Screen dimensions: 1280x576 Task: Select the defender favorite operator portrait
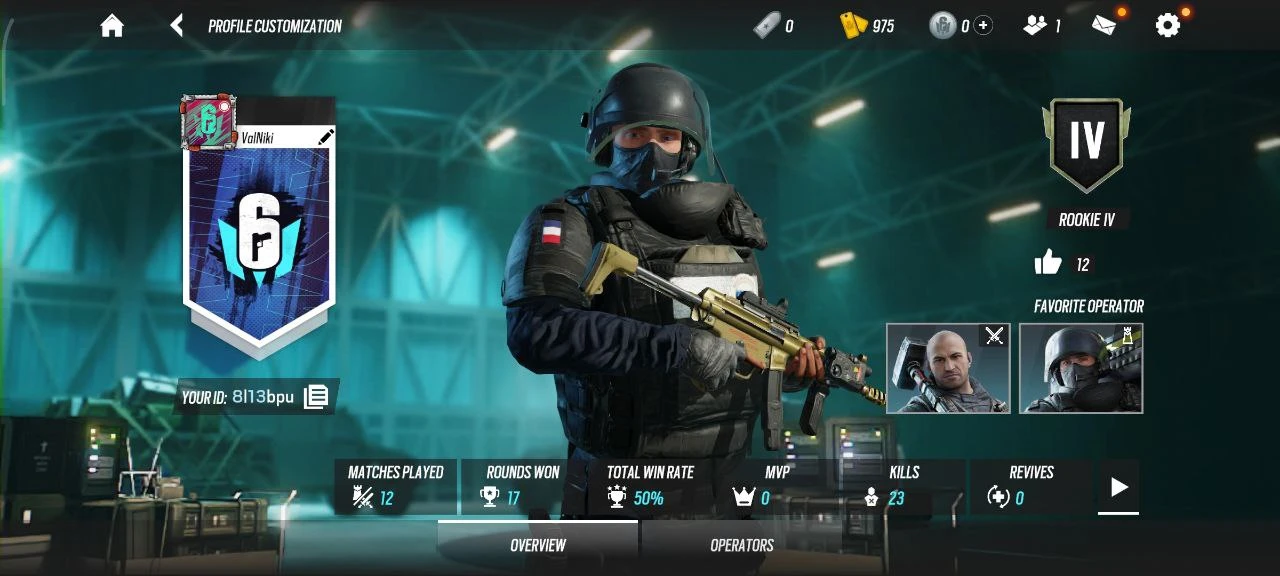[1081, 368]
